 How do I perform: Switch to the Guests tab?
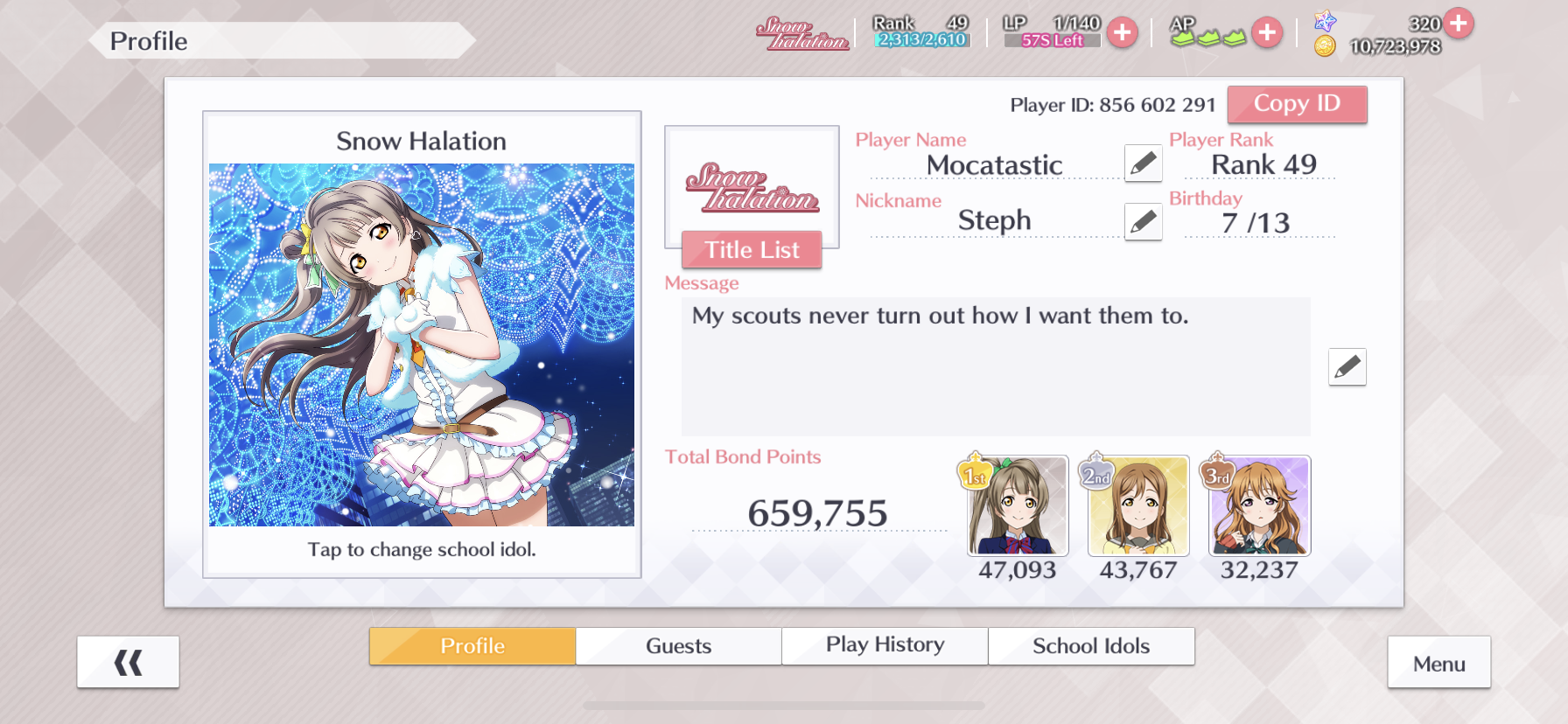[x=678, y=646]
